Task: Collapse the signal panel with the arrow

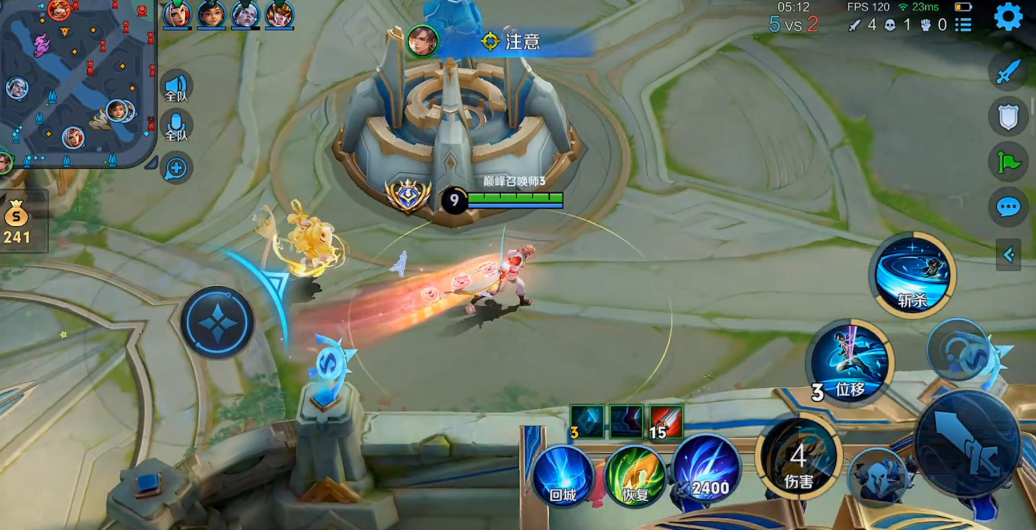Action: (x=1008, y=254)
